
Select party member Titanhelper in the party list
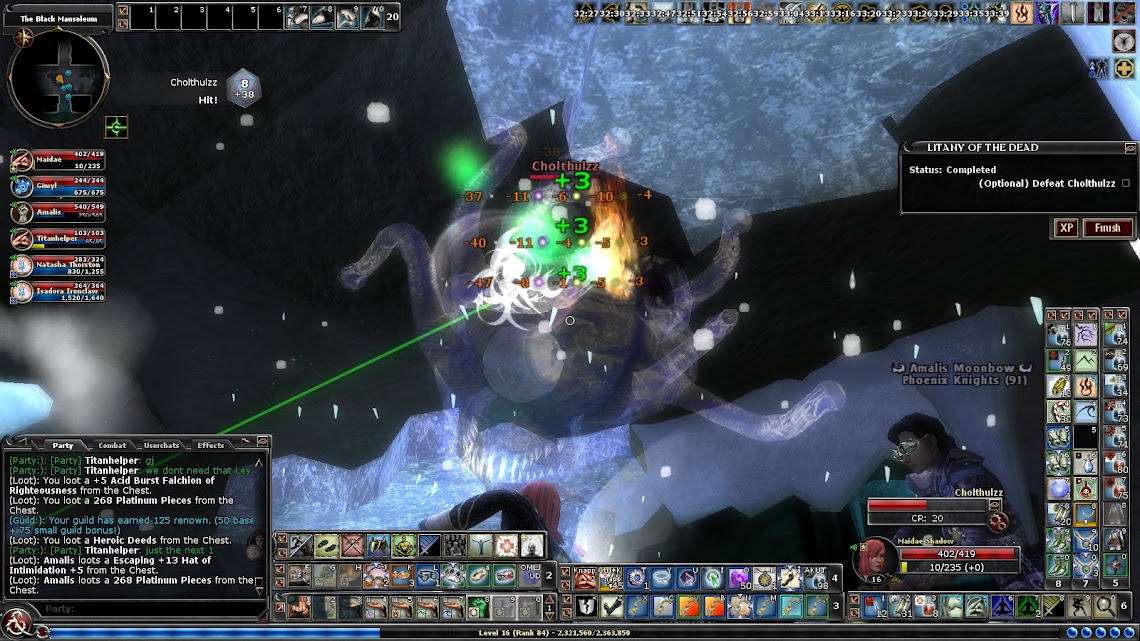21,239
